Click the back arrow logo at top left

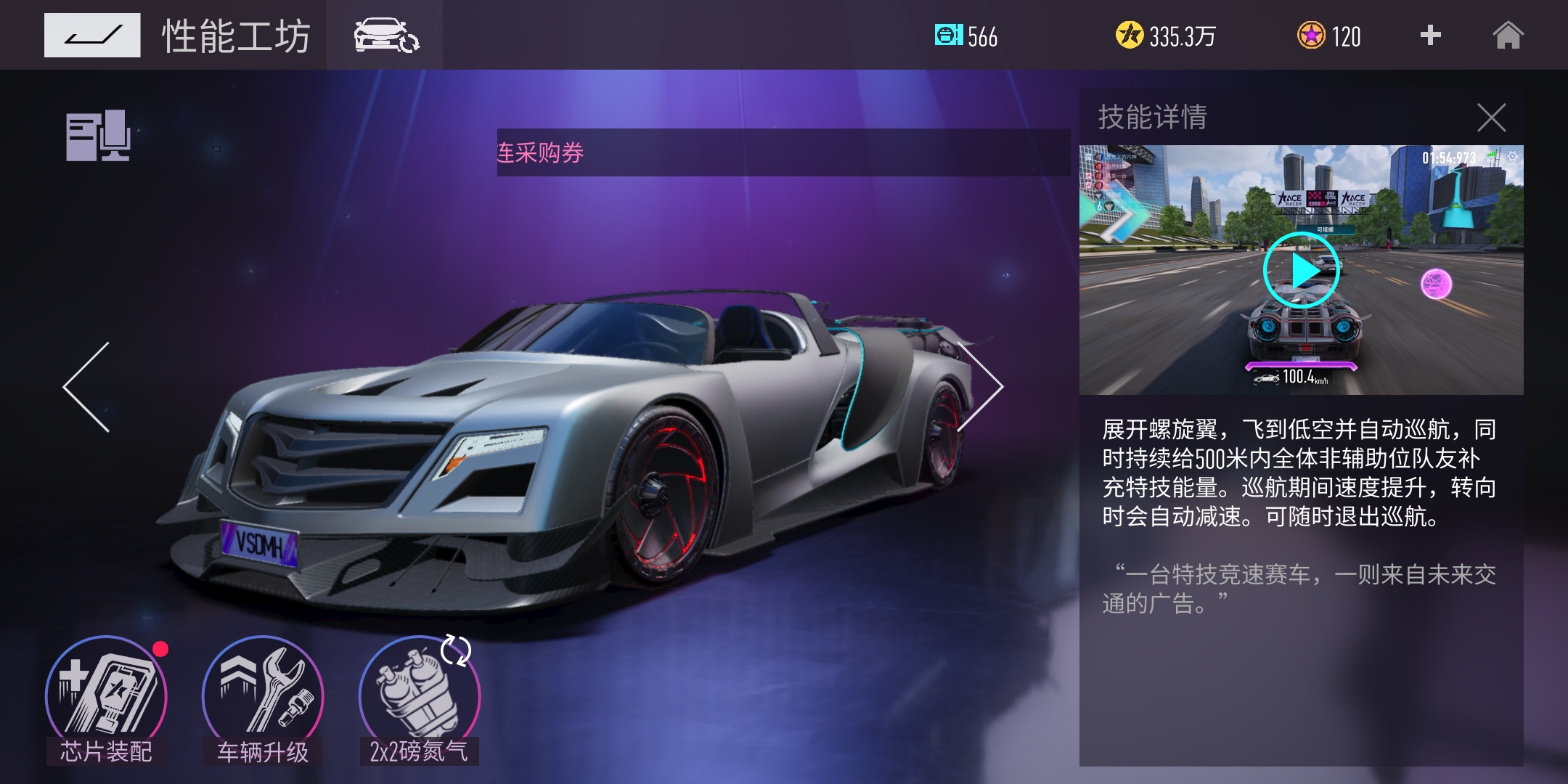click(x=93, y=35)
